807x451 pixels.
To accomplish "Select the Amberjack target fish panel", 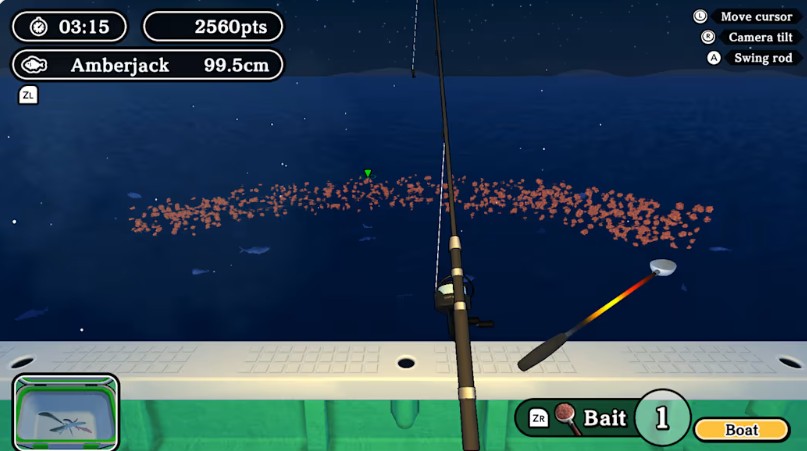I will coord(147,66).
